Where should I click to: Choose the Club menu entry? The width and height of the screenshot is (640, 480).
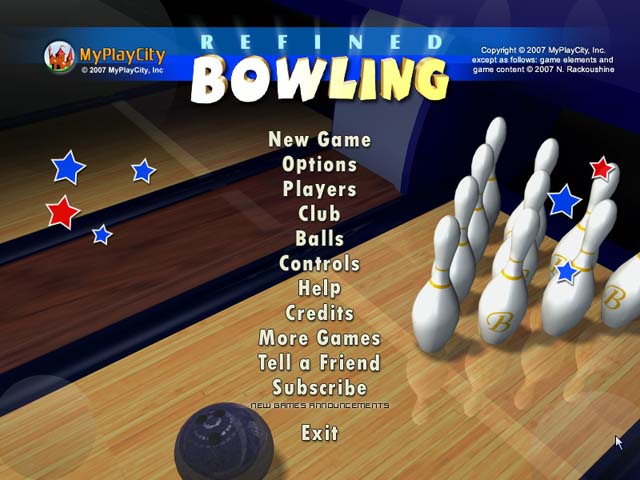[x=319, y=214]
